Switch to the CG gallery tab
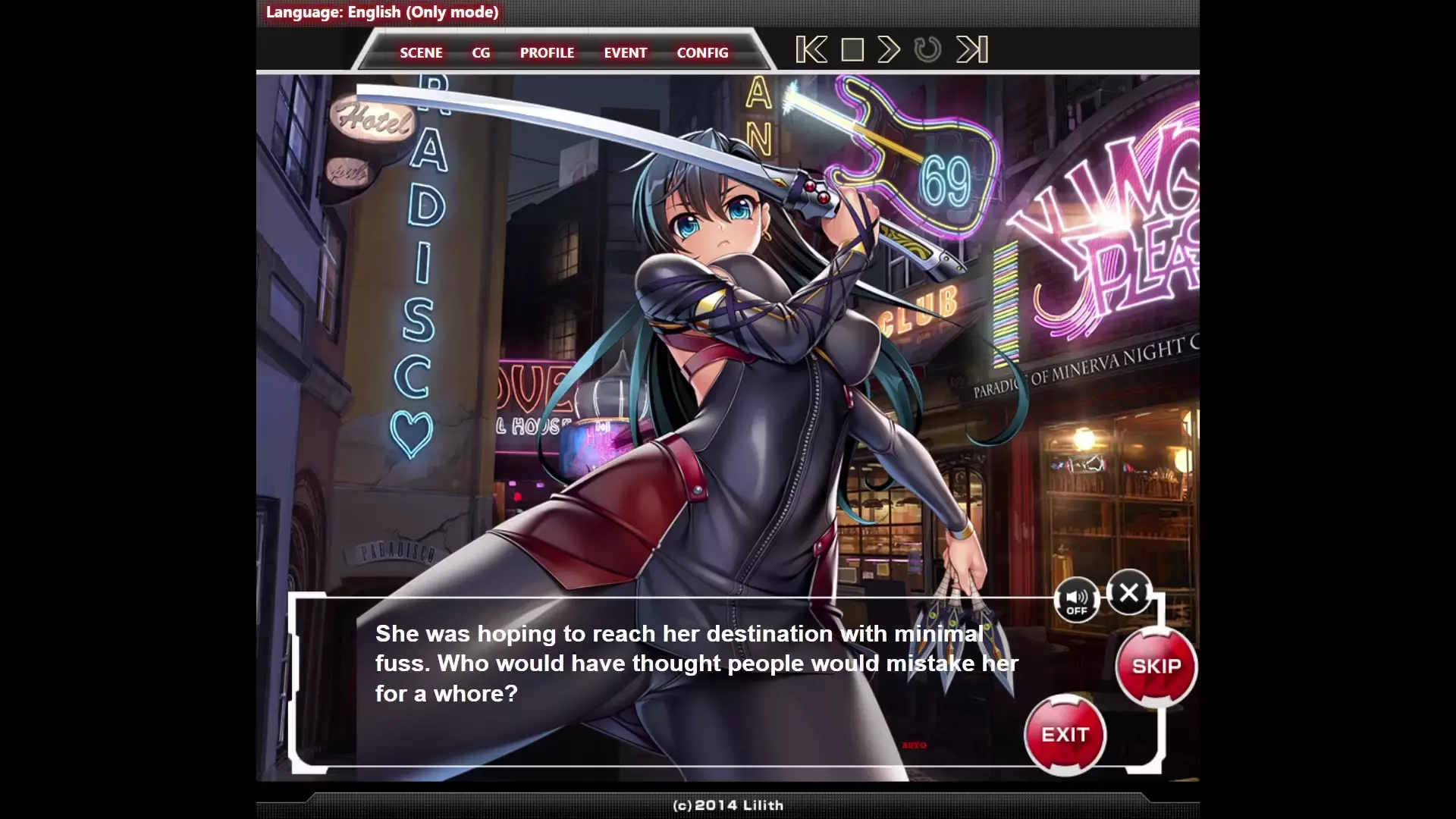1456x819 pixels. pos(481,53)
